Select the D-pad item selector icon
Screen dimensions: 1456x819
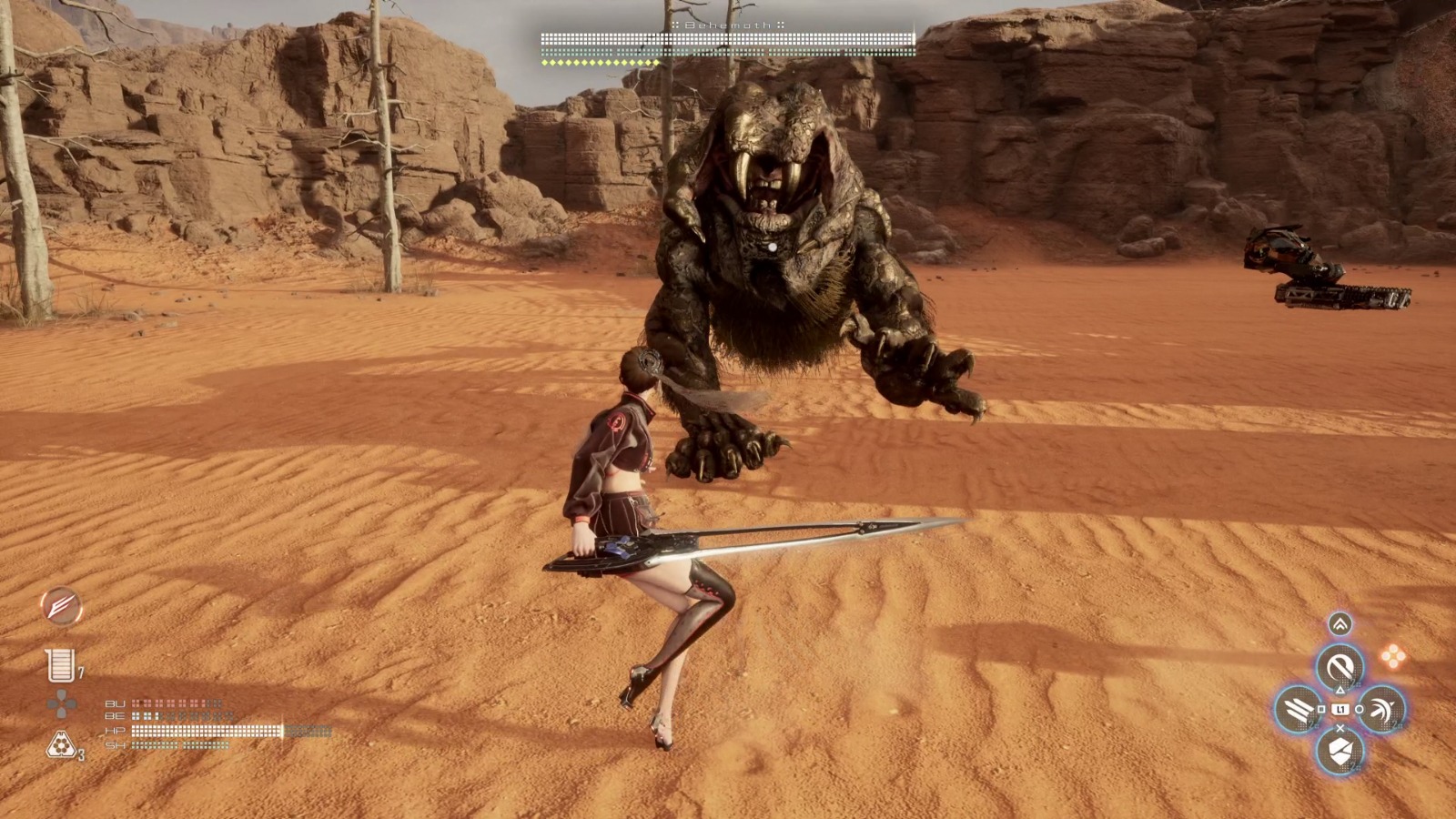(60, 703)
